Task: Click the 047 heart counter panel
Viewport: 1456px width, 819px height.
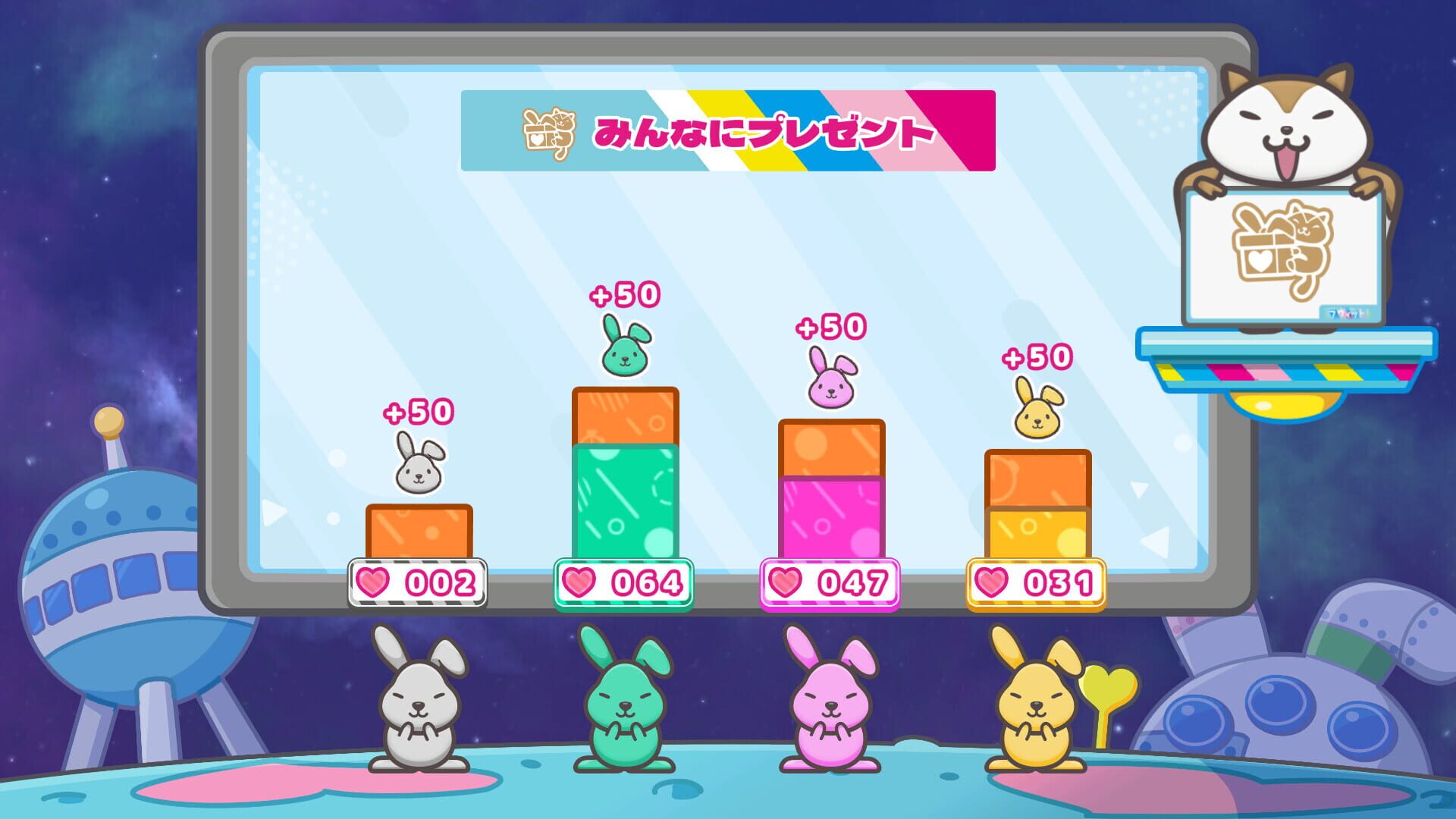Action: [x=830, y=582]
